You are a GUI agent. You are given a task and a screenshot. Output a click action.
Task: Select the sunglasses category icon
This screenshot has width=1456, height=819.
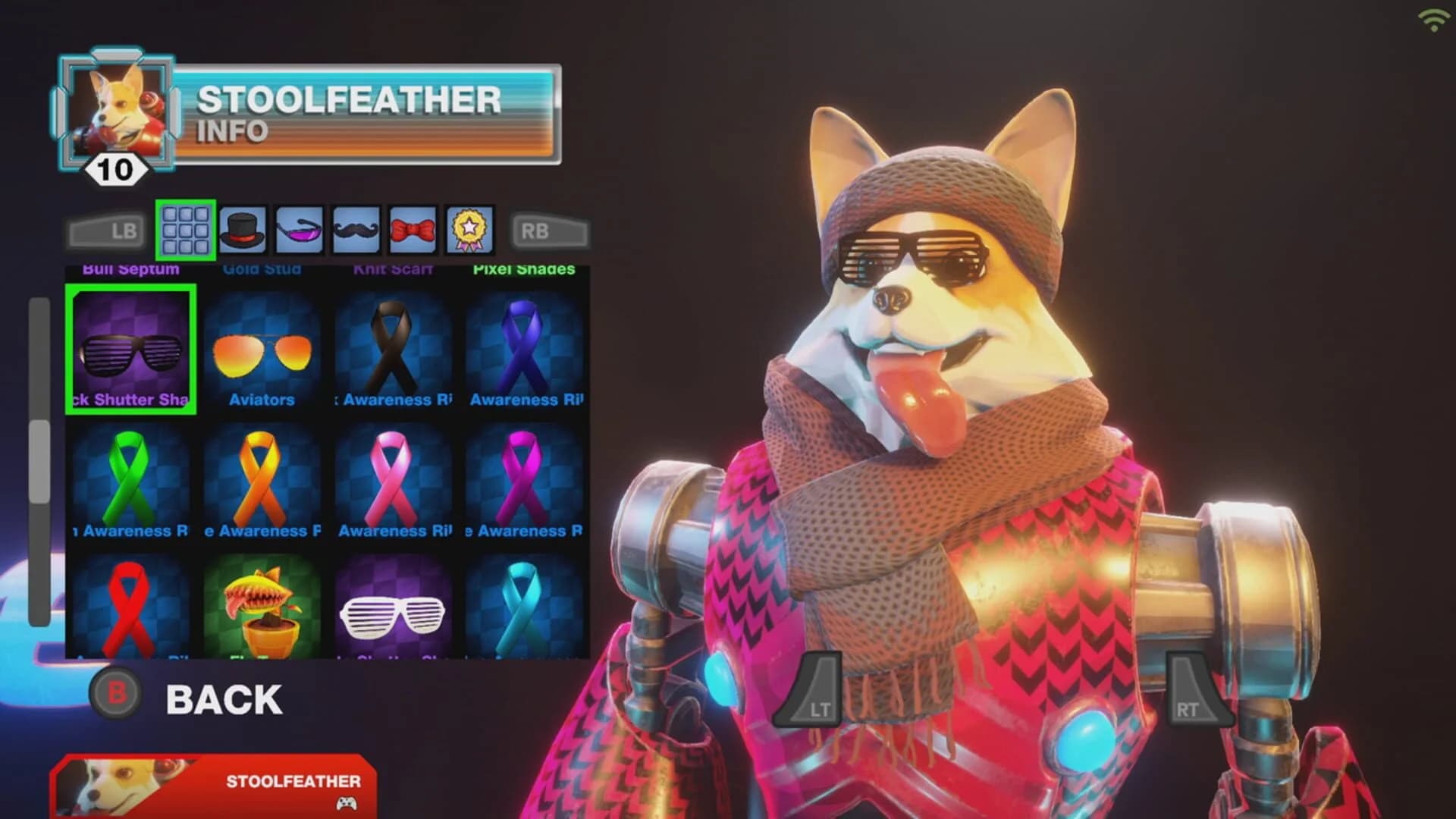coord(299,229)
